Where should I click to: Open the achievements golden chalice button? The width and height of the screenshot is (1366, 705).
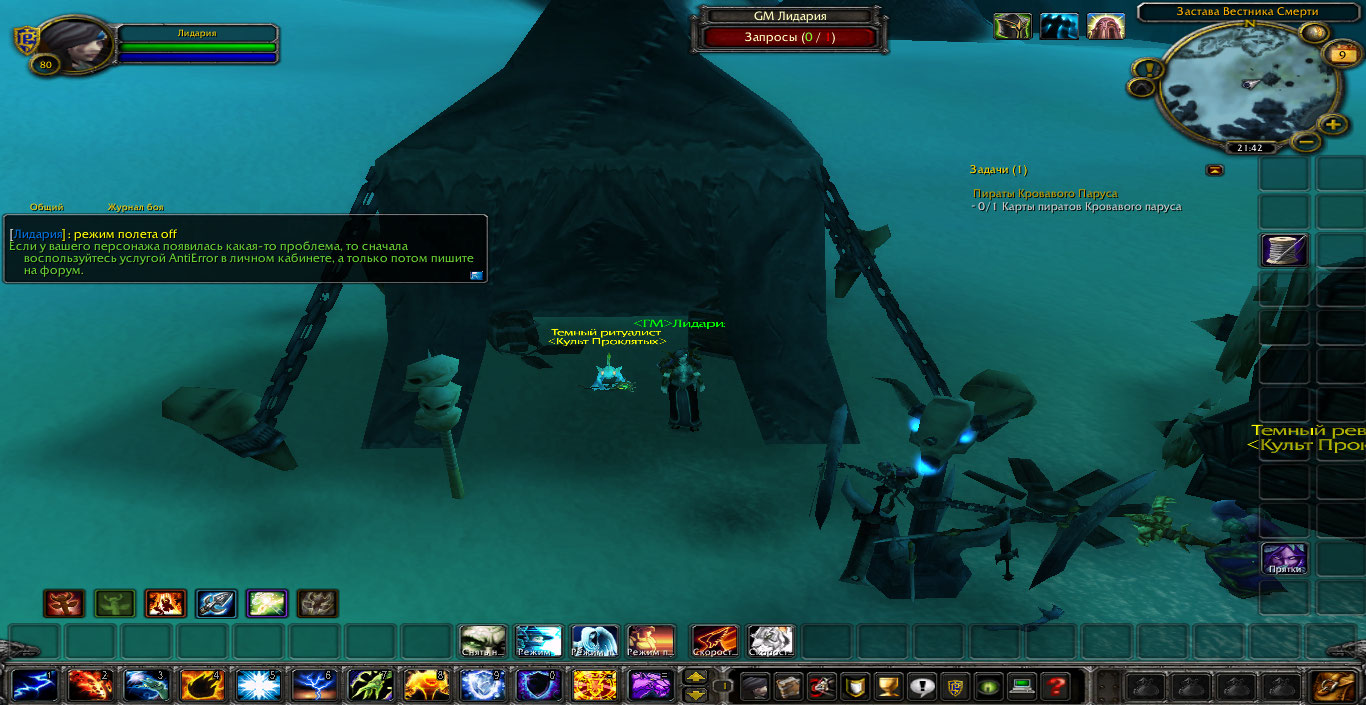point(886,686)
